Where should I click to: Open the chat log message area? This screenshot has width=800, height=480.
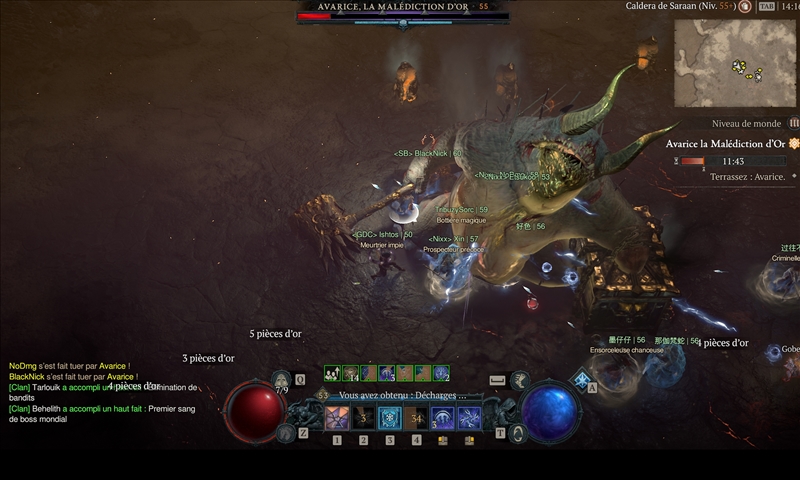[x=100, y=392]
